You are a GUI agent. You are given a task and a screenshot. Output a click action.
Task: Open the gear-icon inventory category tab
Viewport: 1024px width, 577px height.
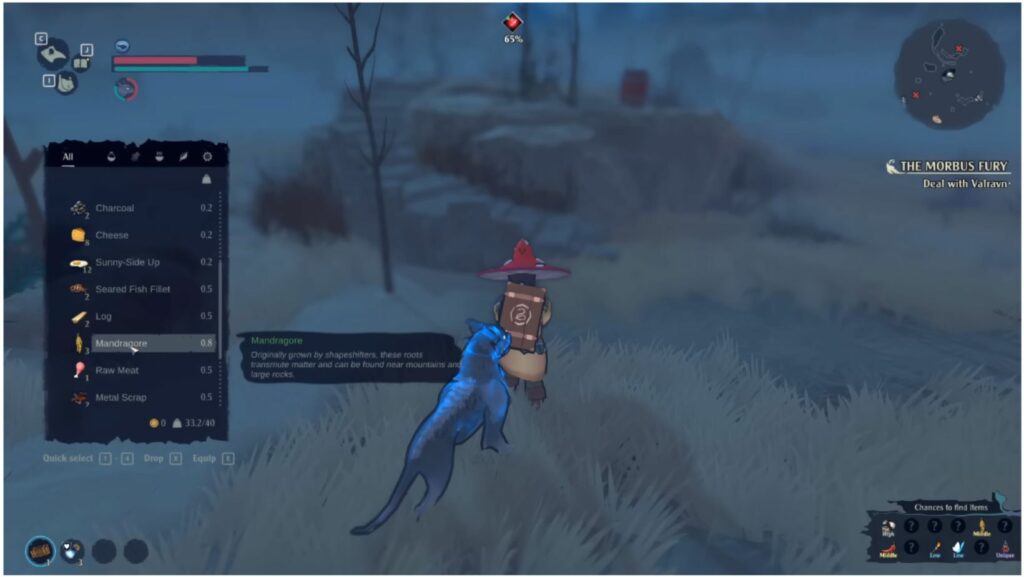(x=207, y=157)
